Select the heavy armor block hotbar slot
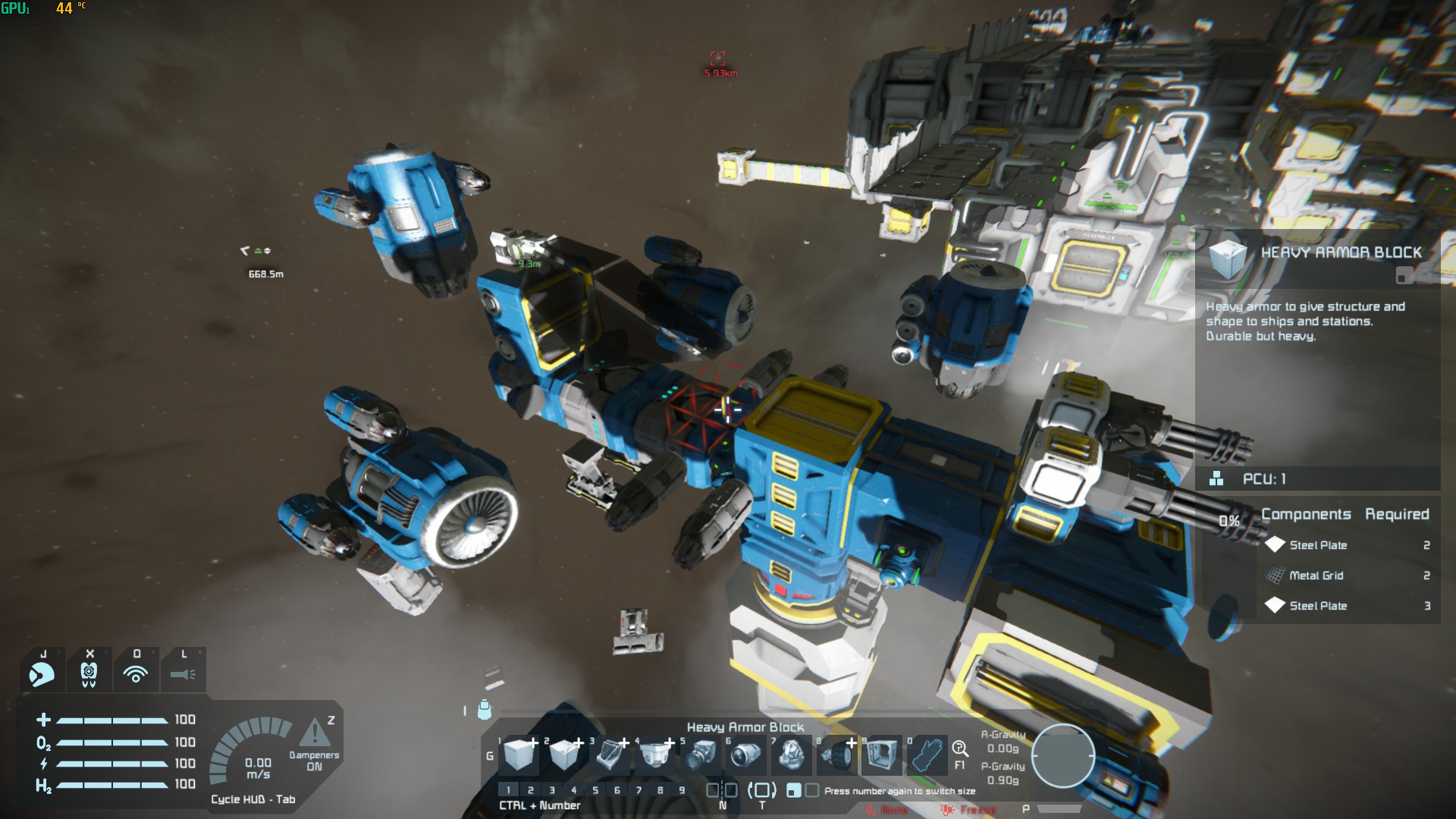 (x=519, y=755)
